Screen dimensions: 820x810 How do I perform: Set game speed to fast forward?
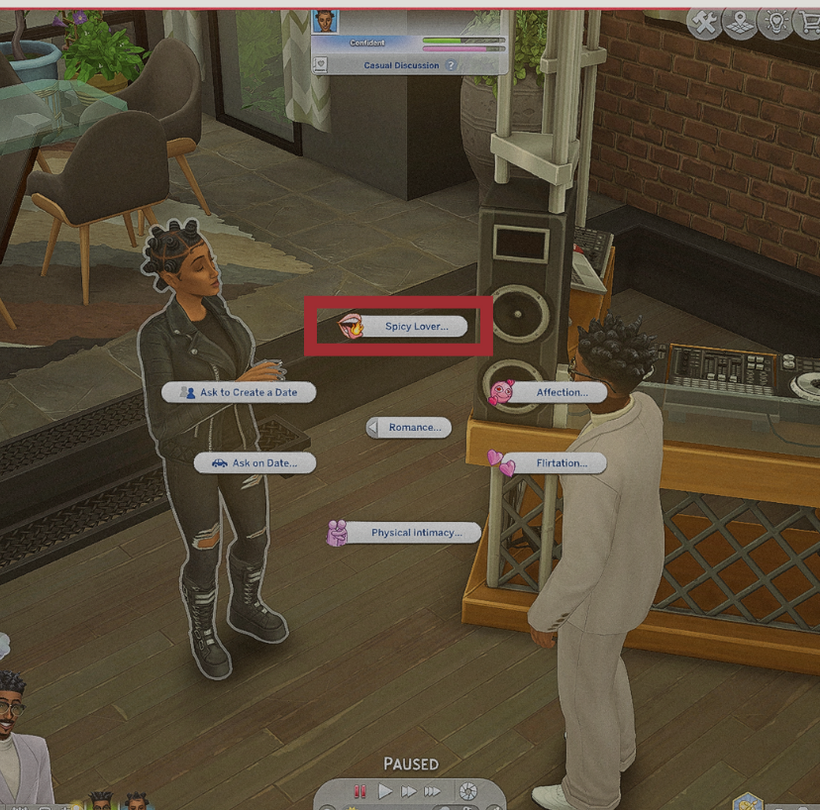pos(408,792)
